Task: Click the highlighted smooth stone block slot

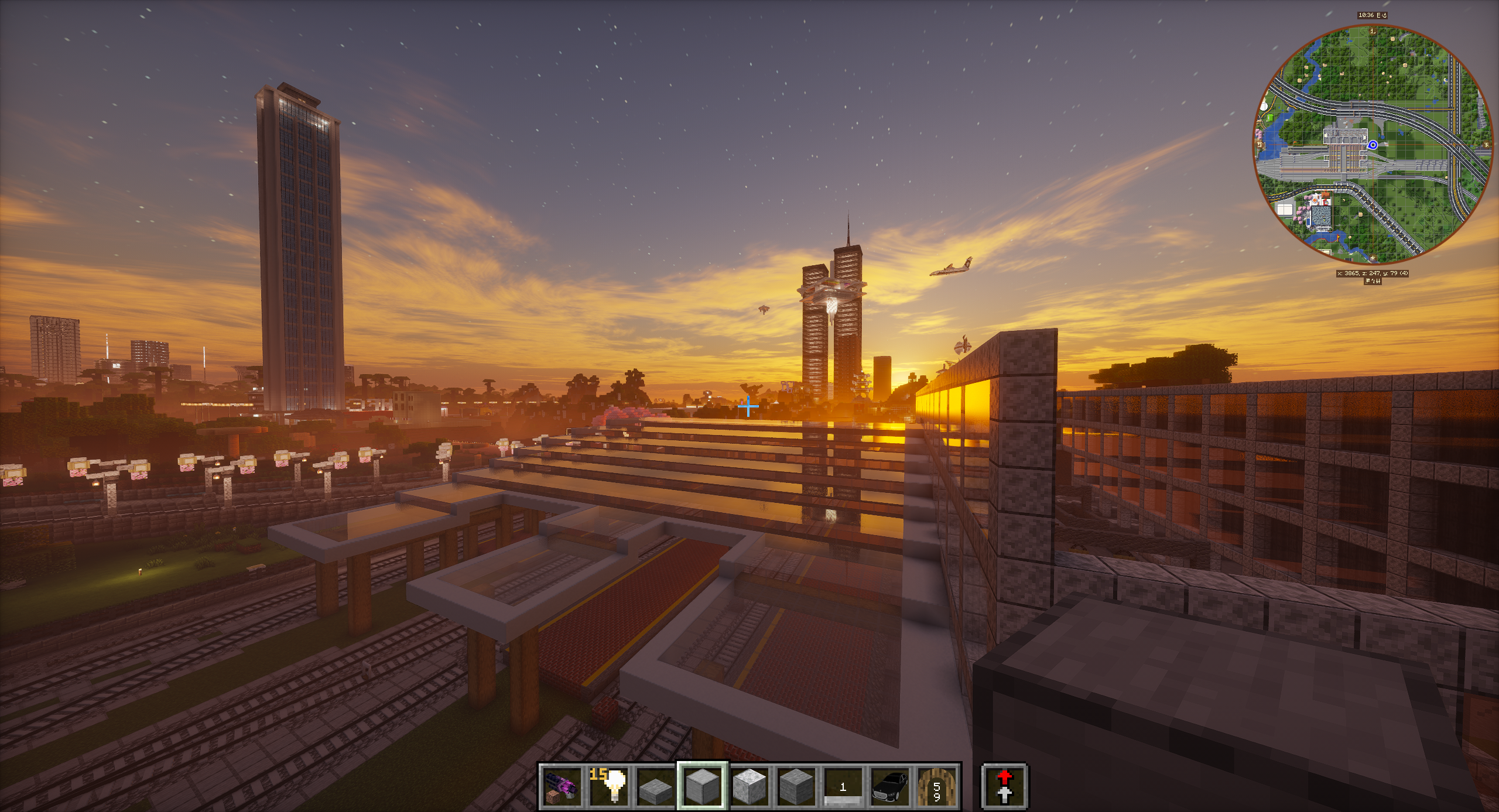Action: [x=703, y=786]
